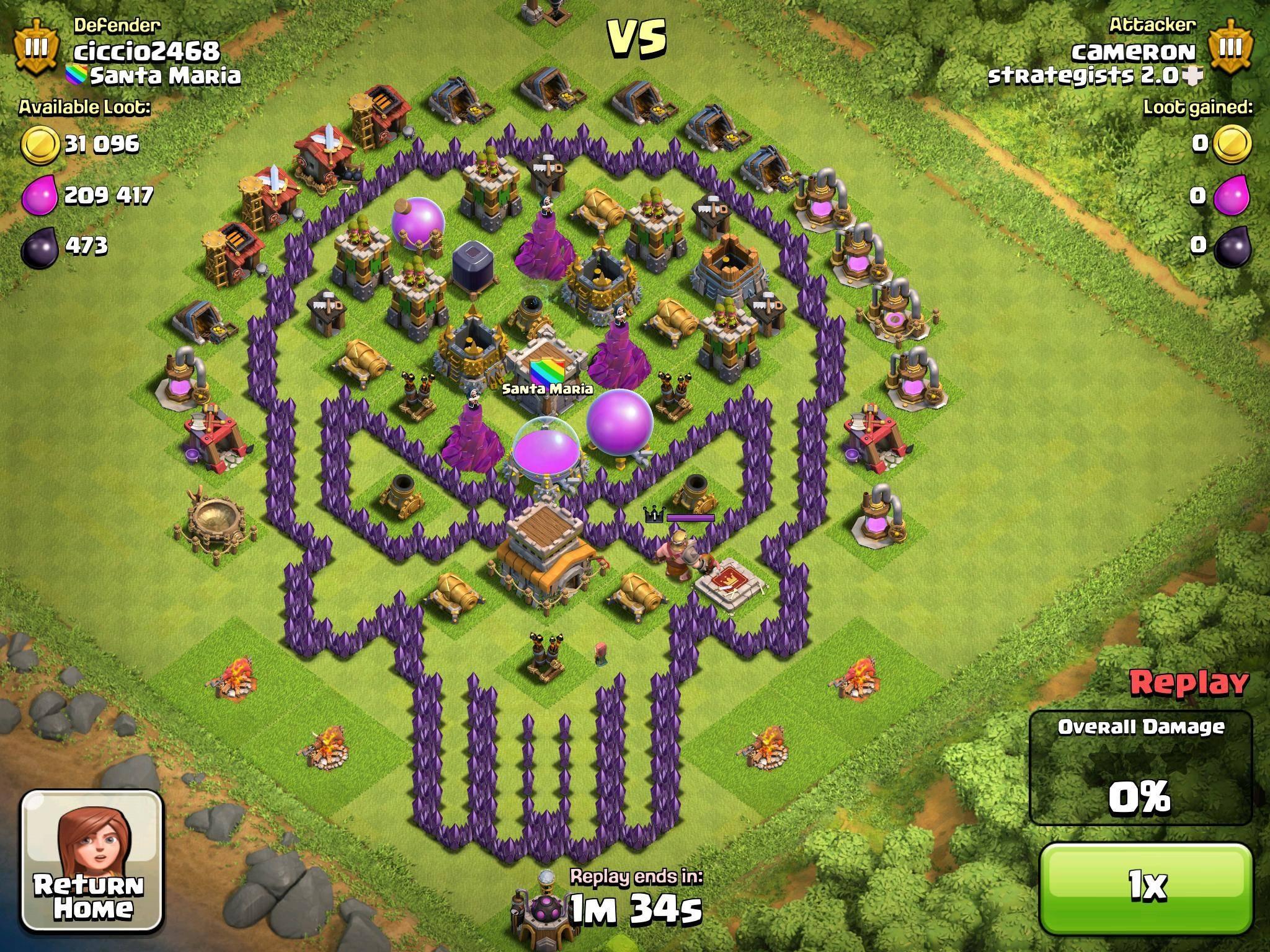
Task: Click the dark elixir drop showing 473
Action: coord(38,247)
